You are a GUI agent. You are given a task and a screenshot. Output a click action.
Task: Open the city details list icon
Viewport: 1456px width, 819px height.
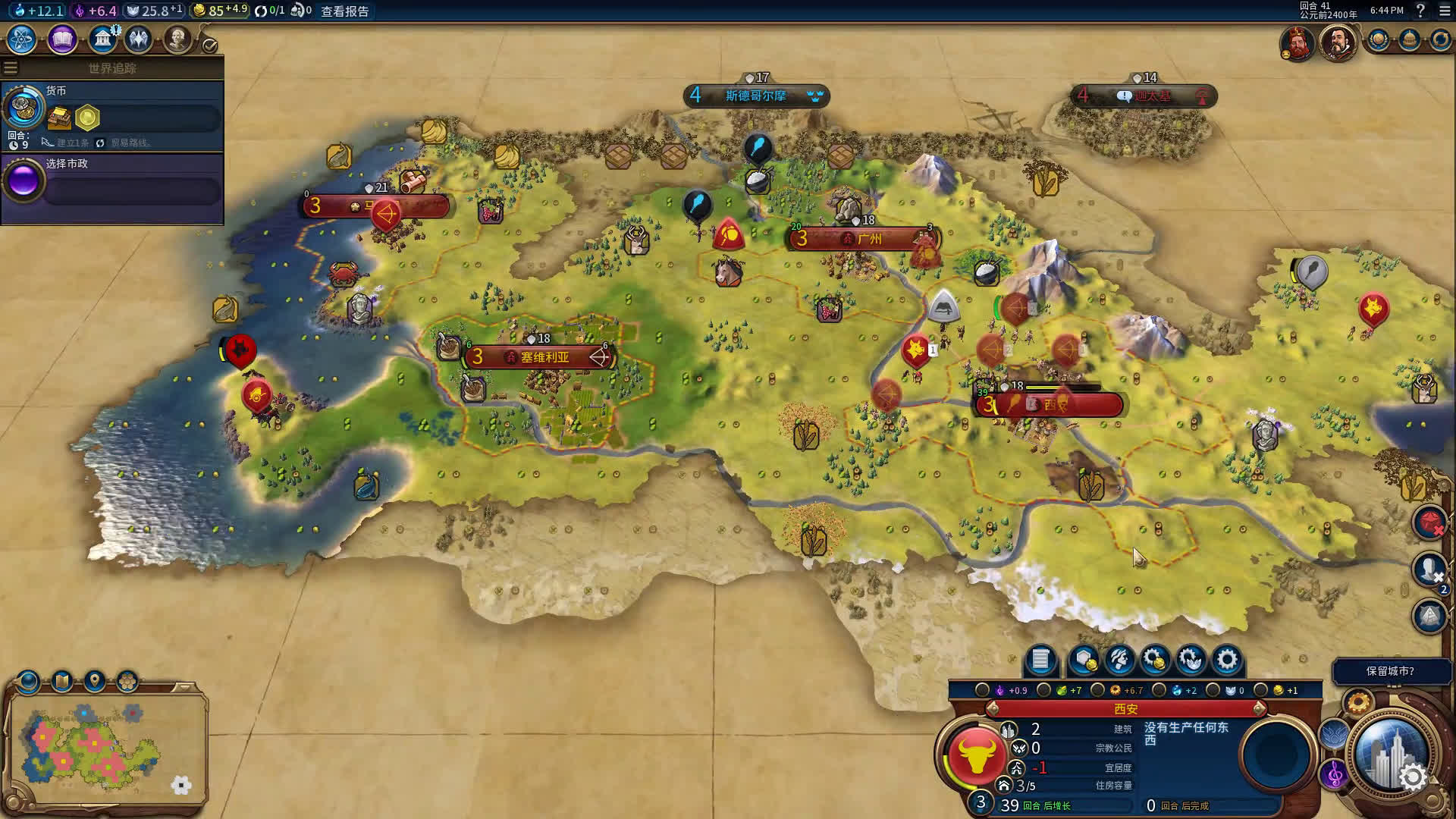click(1040, 660)
